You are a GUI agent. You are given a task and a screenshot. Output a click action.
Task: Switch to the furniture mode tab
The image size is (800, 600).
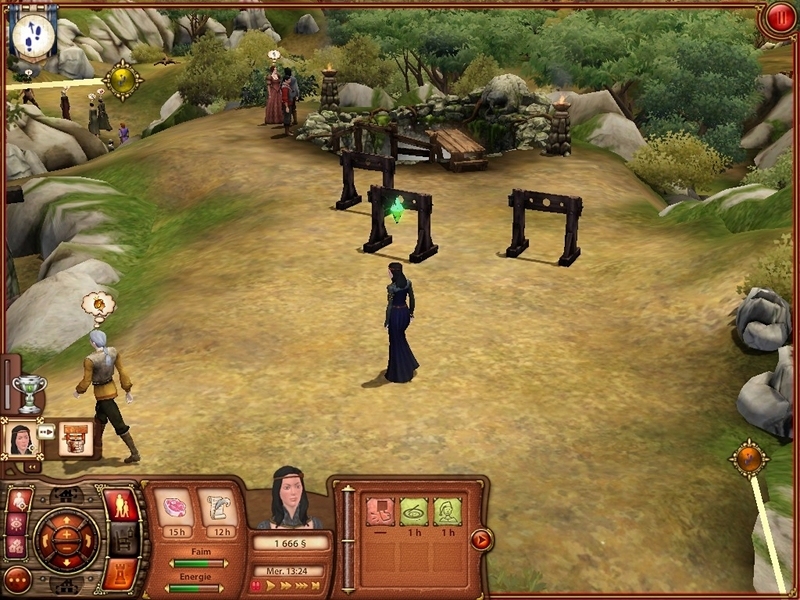122,540
